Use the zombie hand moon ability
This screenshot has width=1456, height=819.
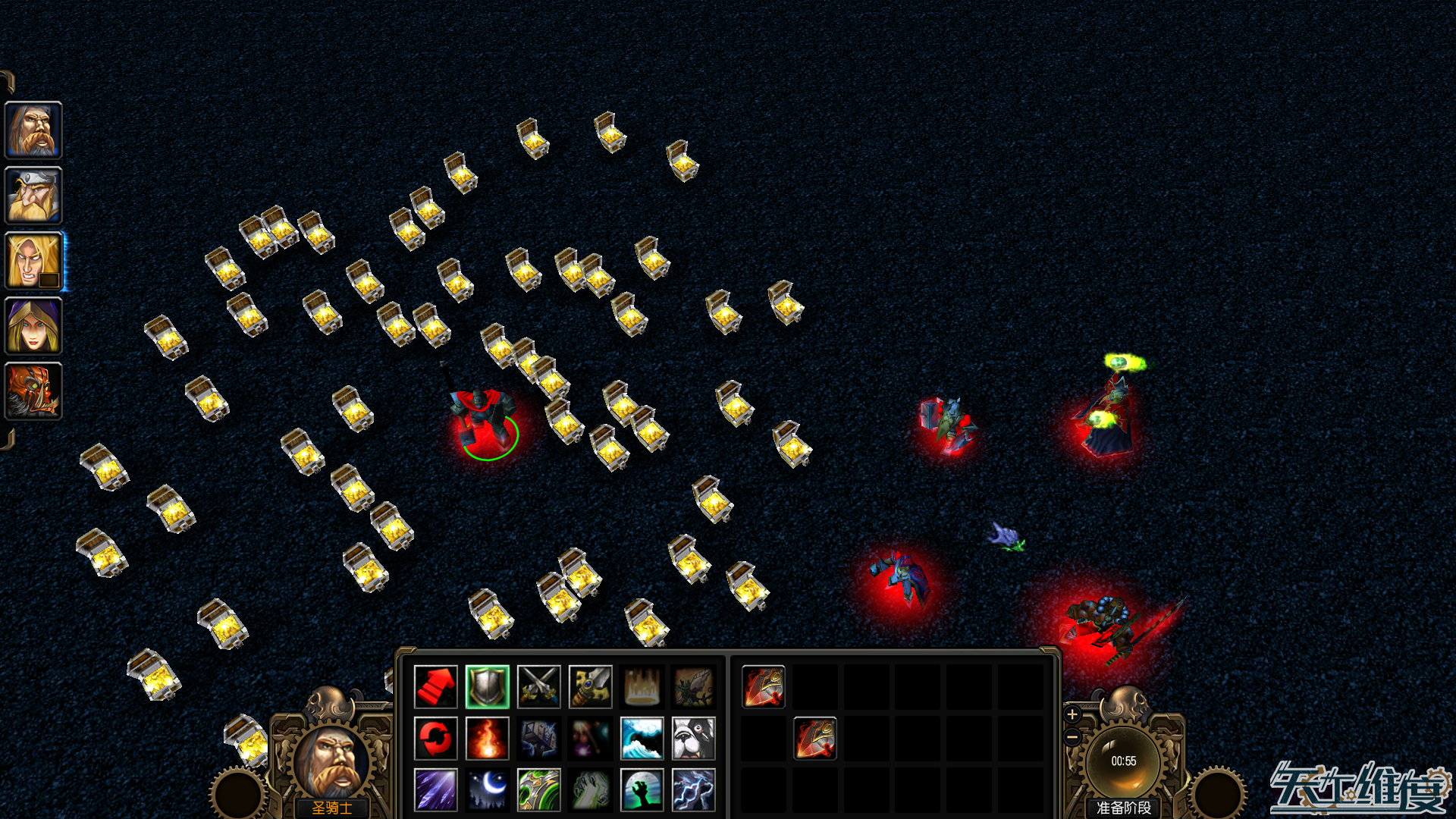[x=642, y=789]
